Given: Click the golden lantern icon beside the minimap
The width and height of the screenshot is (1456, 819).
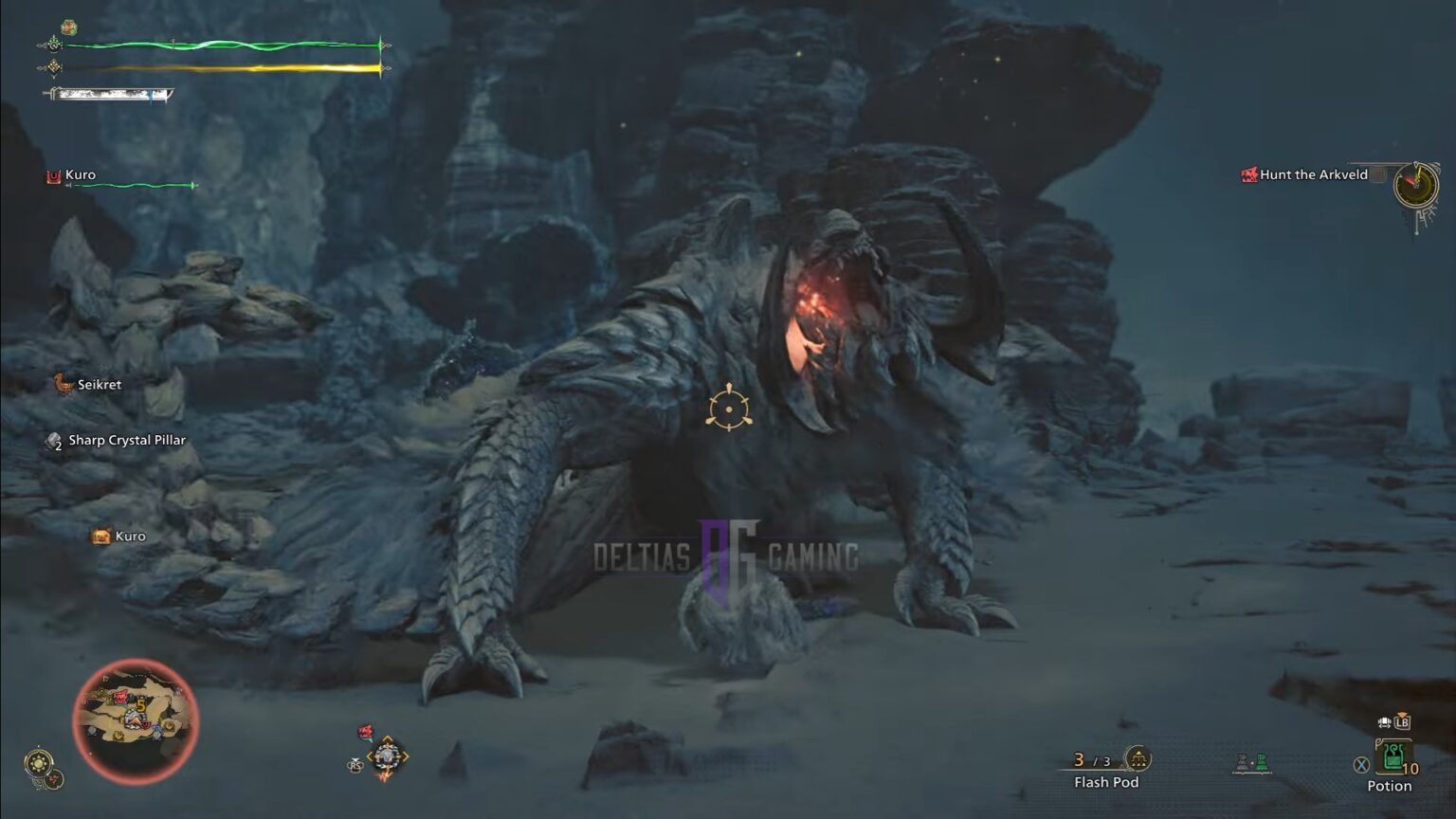Looking at the screenshot, I should tap(36, 760).
